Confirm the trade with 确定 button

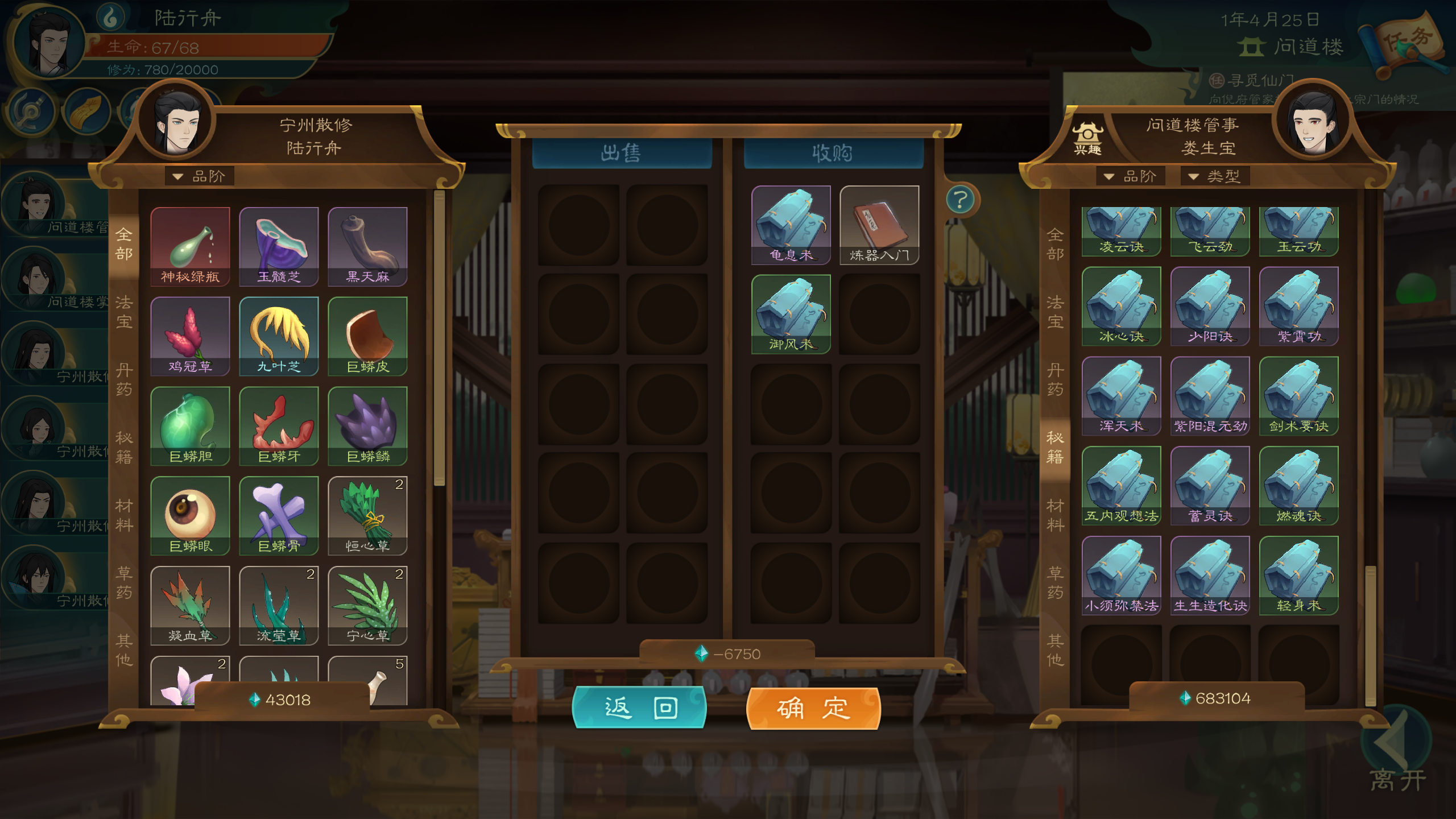tap(813, 708)
